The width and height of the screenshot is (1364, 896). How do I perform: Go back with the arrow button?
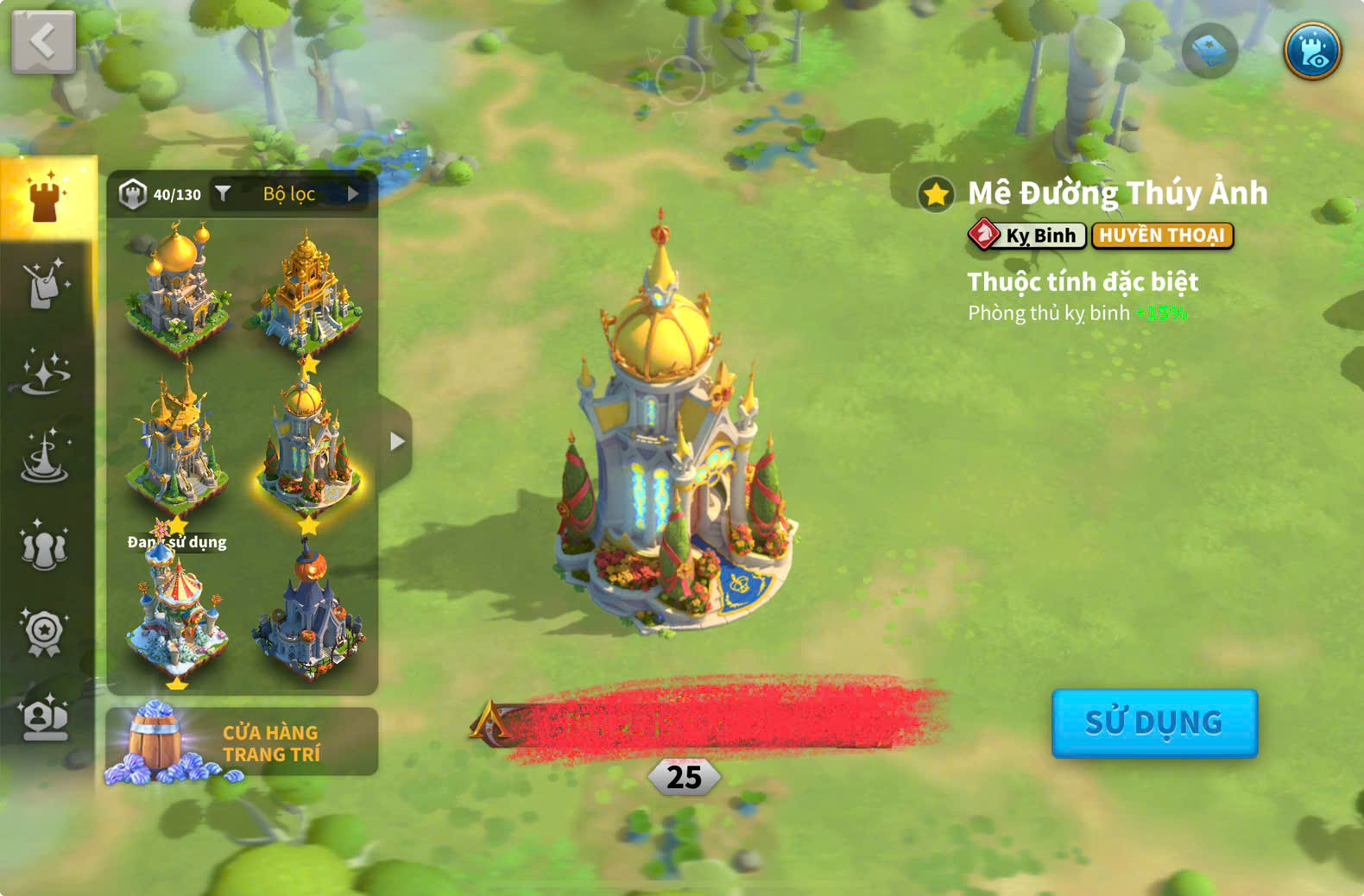[43, 41]
